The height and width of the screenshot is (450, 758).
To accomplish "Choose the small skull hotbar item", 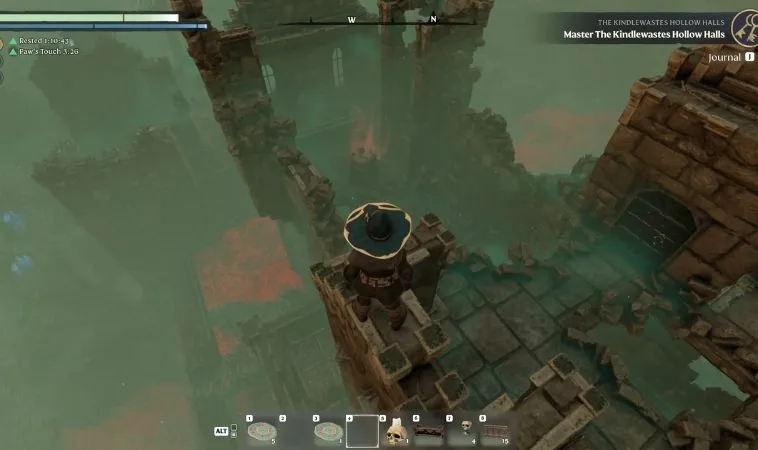I will [x=465, y=430].
